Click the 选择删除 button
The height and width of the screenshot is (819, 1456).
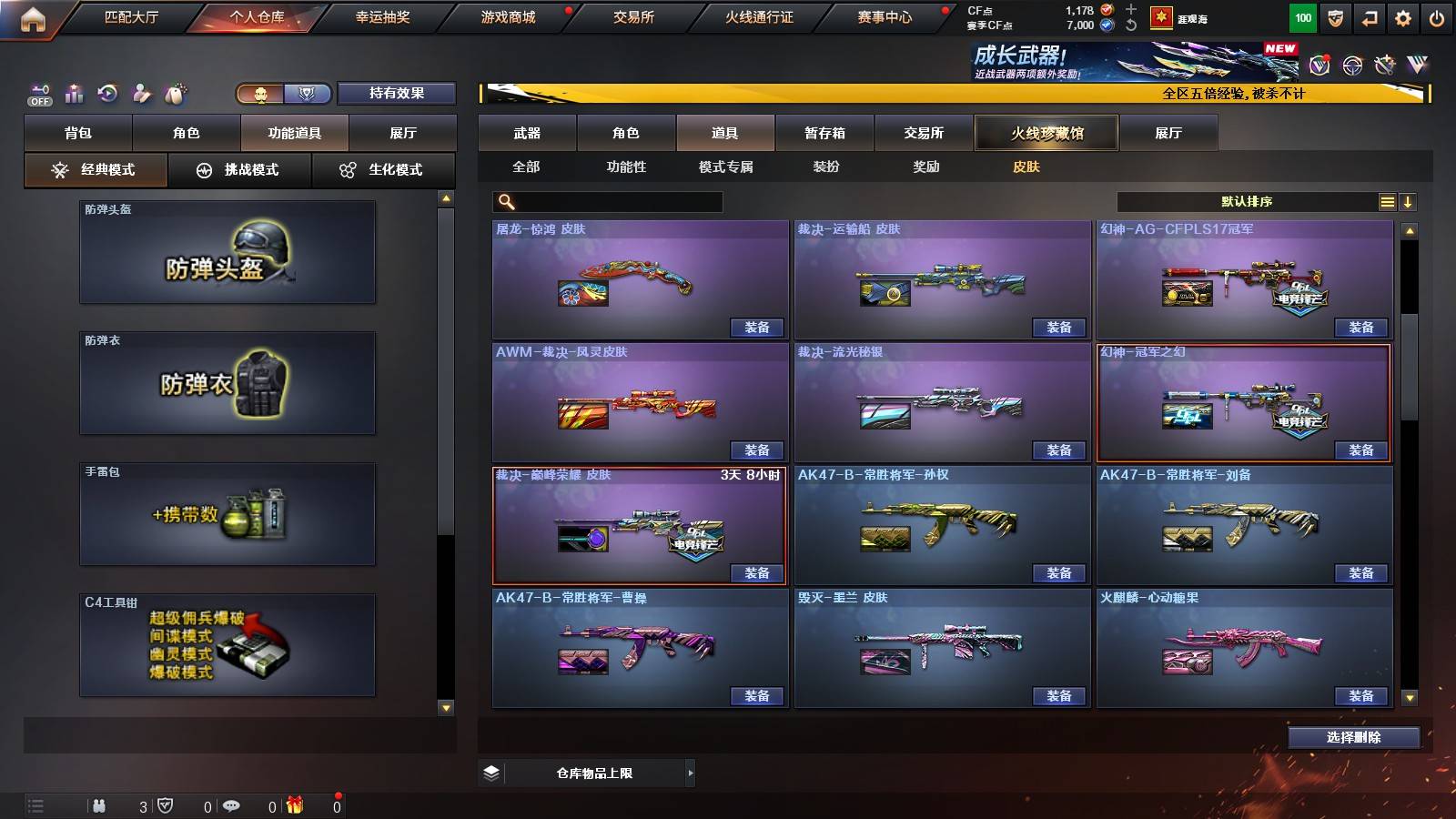coord(1354,737)
